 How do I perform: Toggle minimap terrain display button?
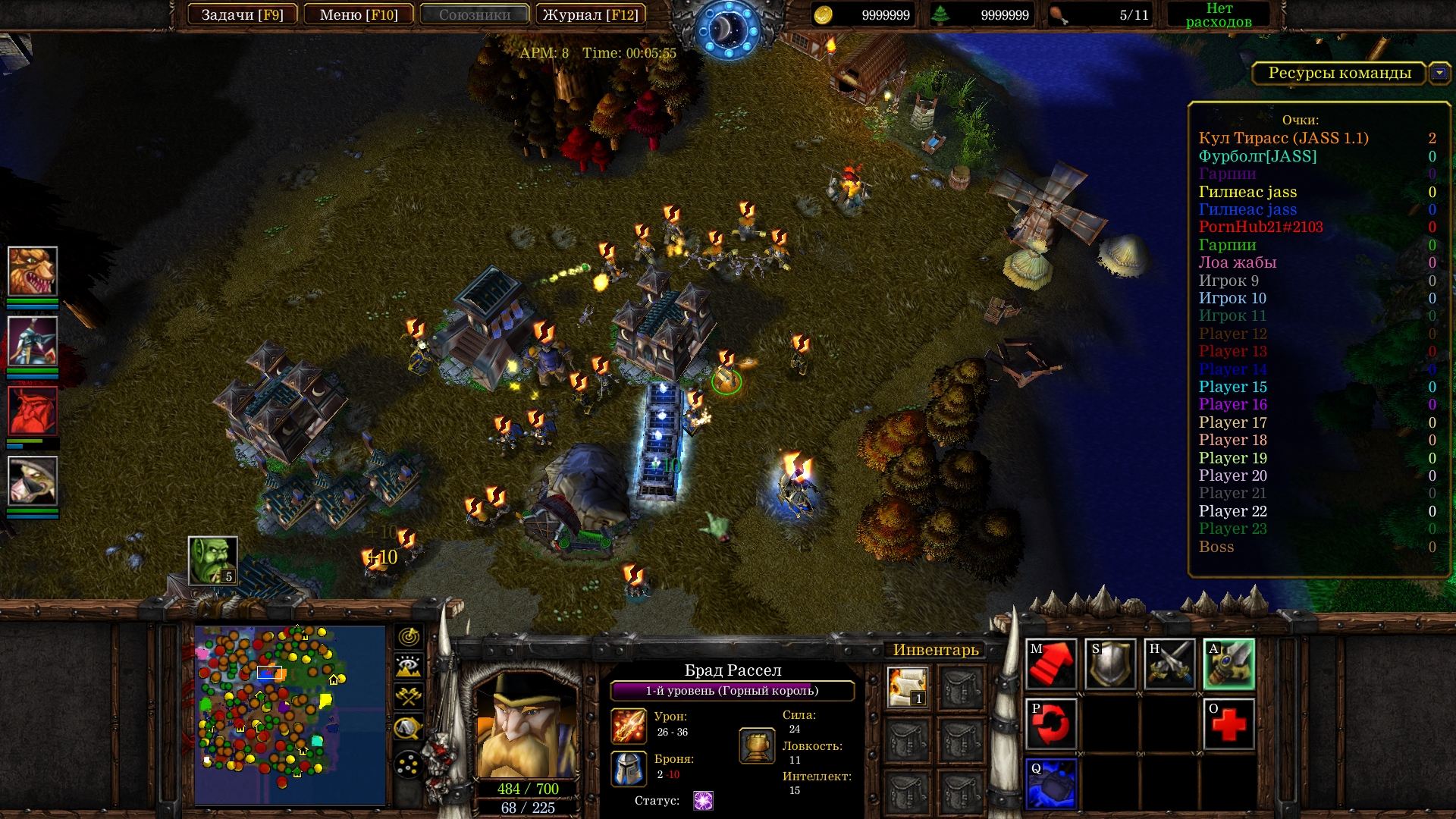pos(409,667)
